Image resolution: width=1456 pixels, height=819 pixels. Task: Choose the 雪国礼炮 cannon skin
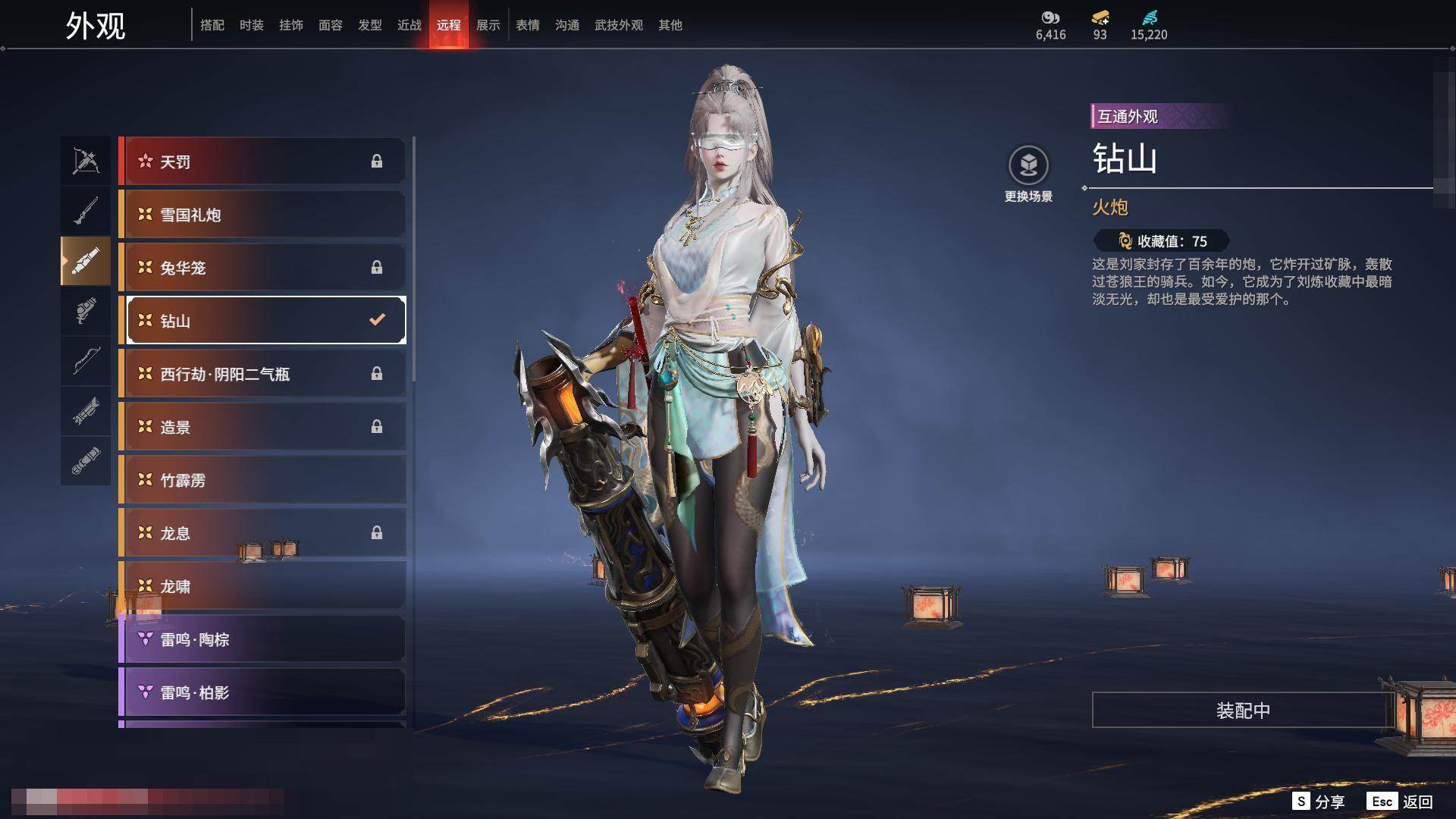click(x=262, y=215)
